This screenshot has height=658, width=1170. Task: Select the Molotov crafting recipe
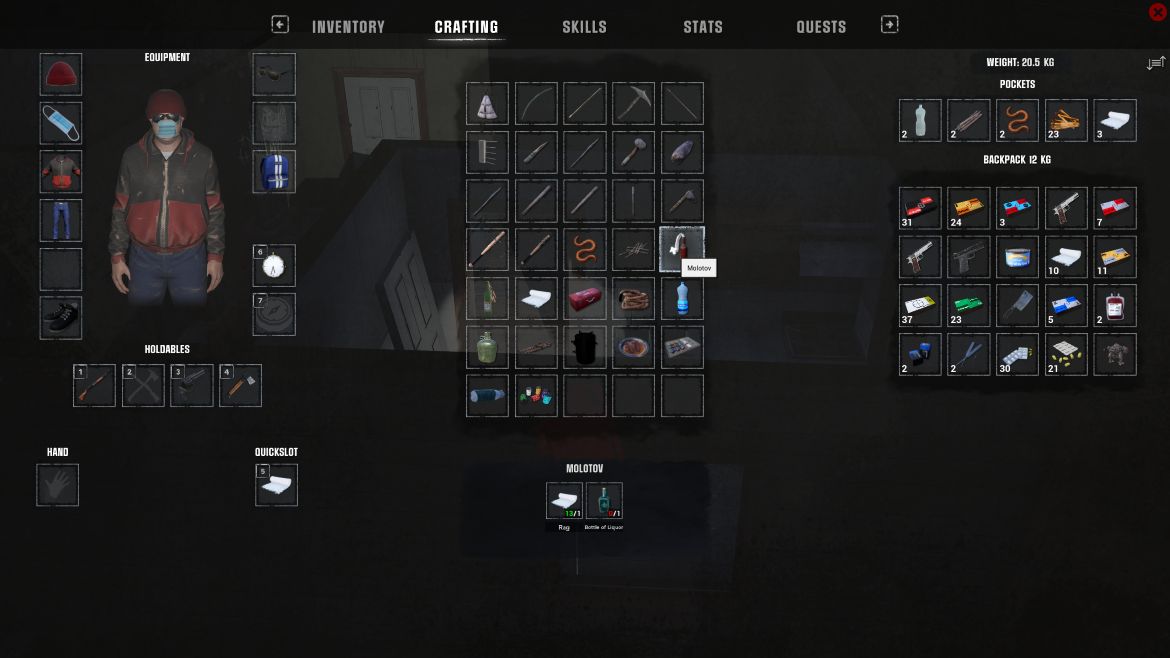pyautogui.click(x=682, y=249)
